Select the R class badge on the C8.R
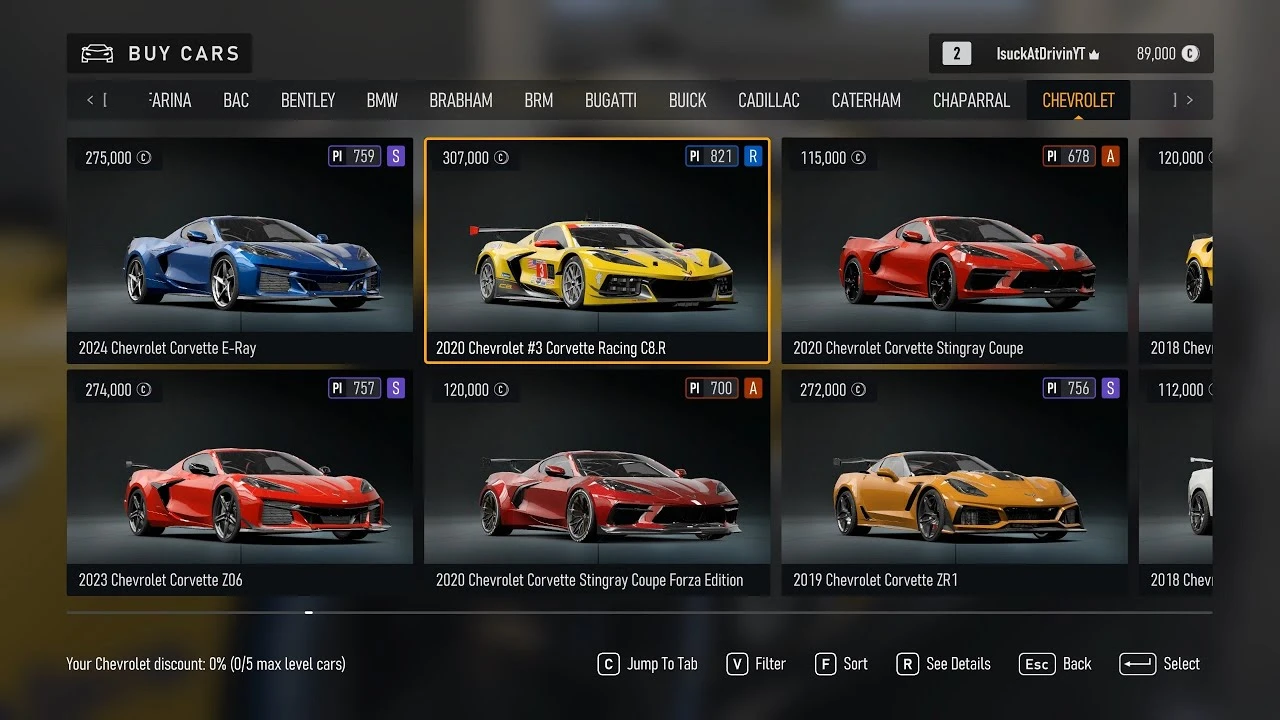Image resolution: width=1280 pixels, height=720 pixels. click(755, 156)
